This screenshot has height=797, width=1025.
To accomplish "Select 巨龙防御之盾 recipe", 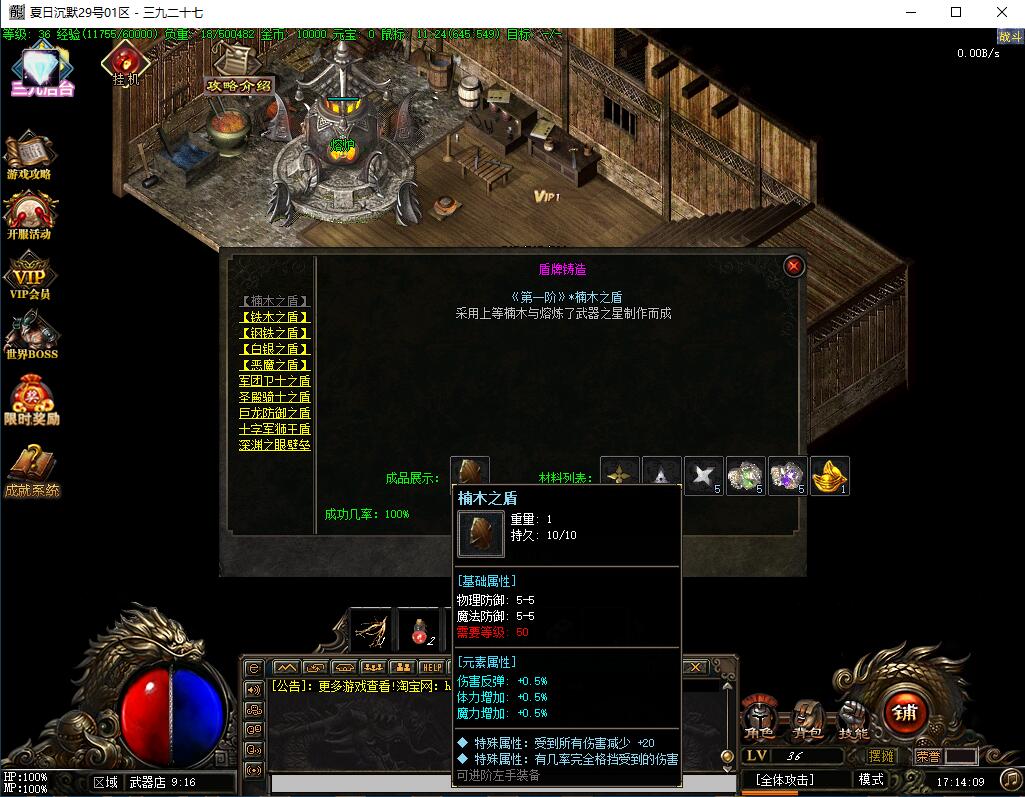I will (x=275, y=413).
